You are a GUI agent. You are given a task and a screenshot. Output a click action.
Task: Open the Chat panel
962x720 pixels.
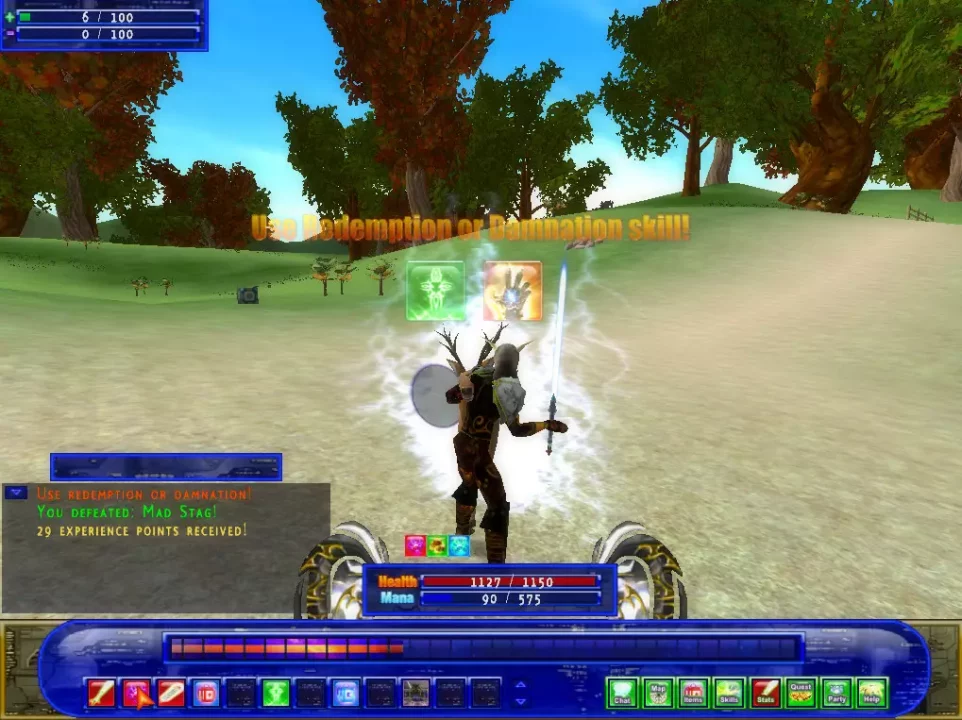click(622, 693)
